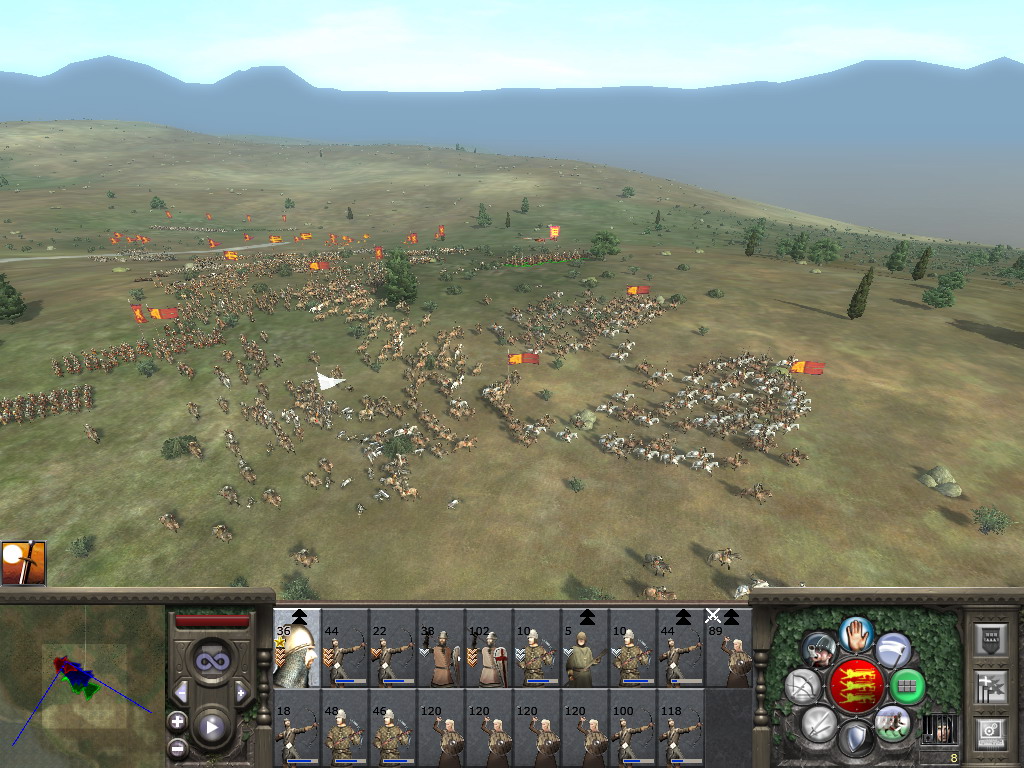The height and width of the screenshot is (768, 1024).
Task: Increase battle speed with the plus arrow
Action: (x=241, y=692)
